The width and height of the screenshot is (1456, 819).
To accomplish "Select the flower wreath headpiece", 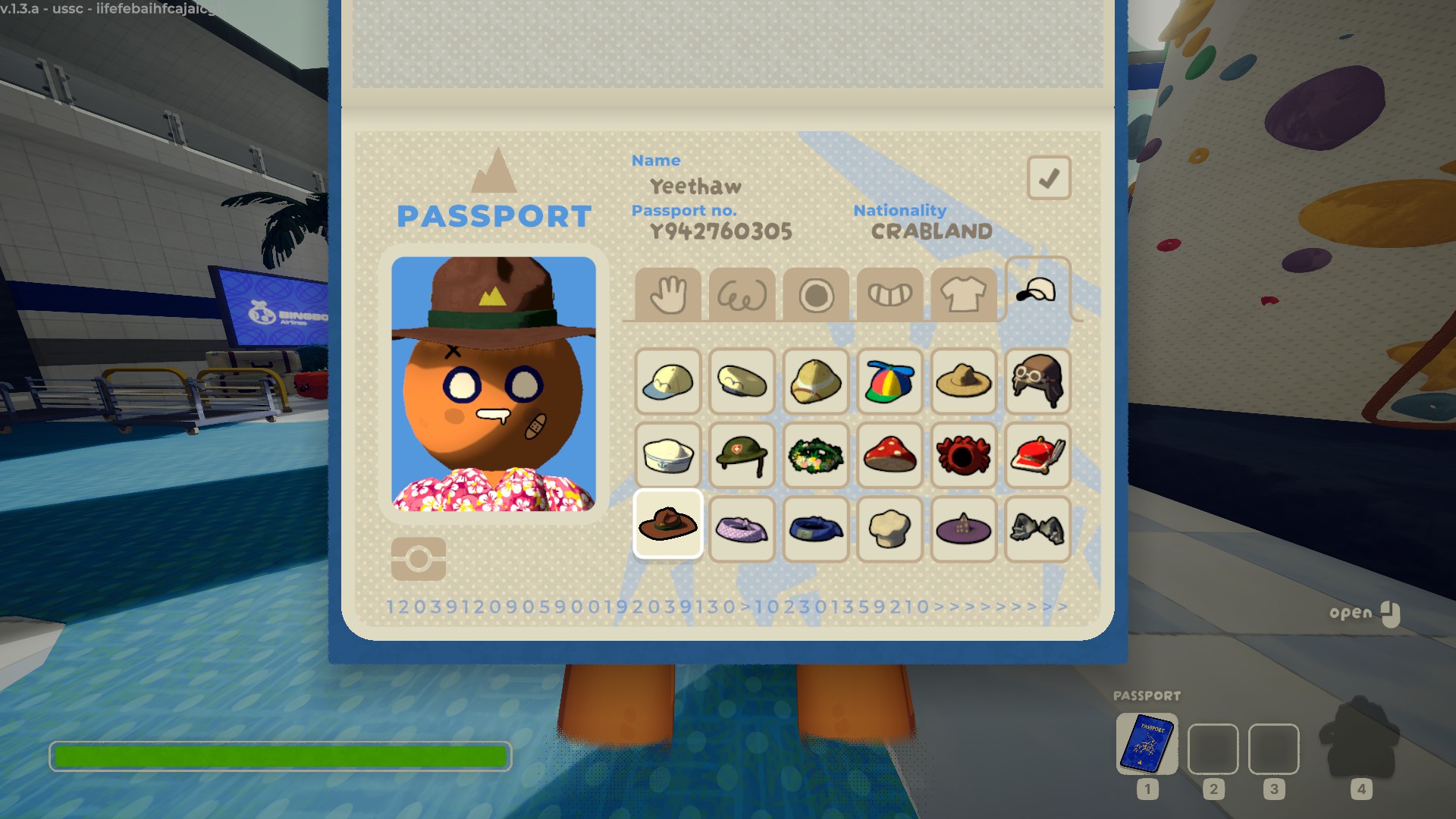I will pos(815,455).
